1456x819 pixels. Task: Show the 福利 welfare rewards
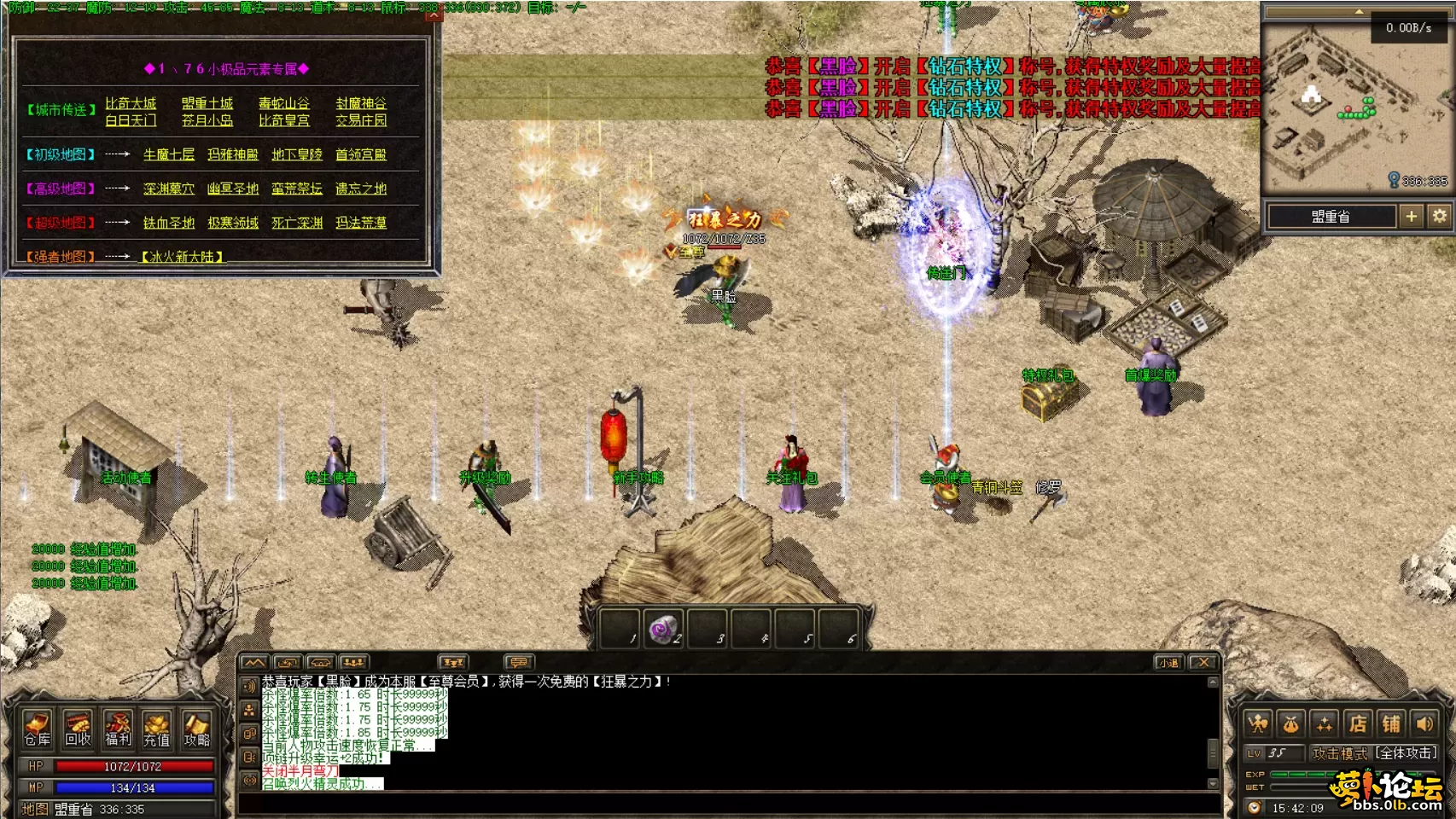pos(117,729)
